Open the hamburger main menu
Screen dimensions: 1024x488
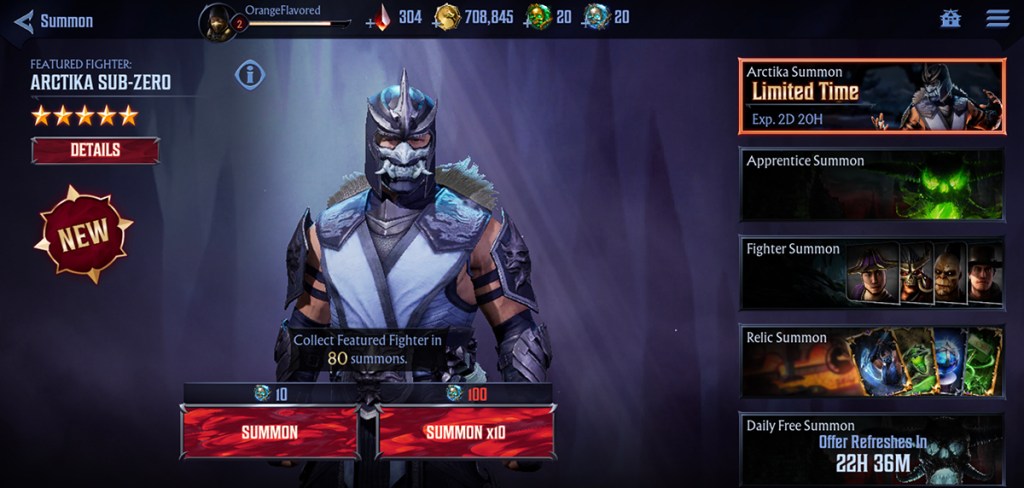(x=997, y=19)
